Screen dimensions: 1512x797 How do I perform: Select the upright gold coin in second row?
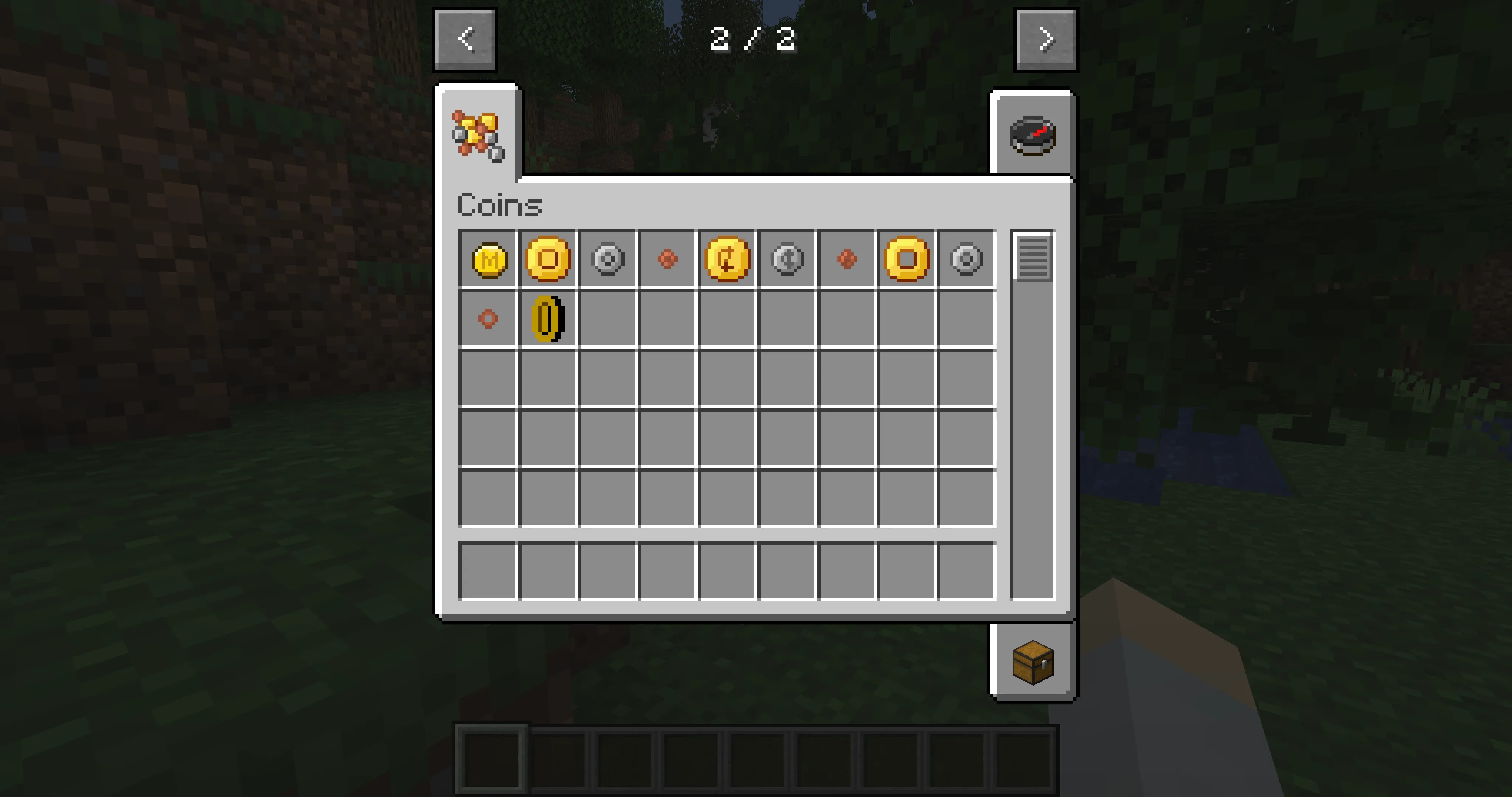(x=548, y=319)
